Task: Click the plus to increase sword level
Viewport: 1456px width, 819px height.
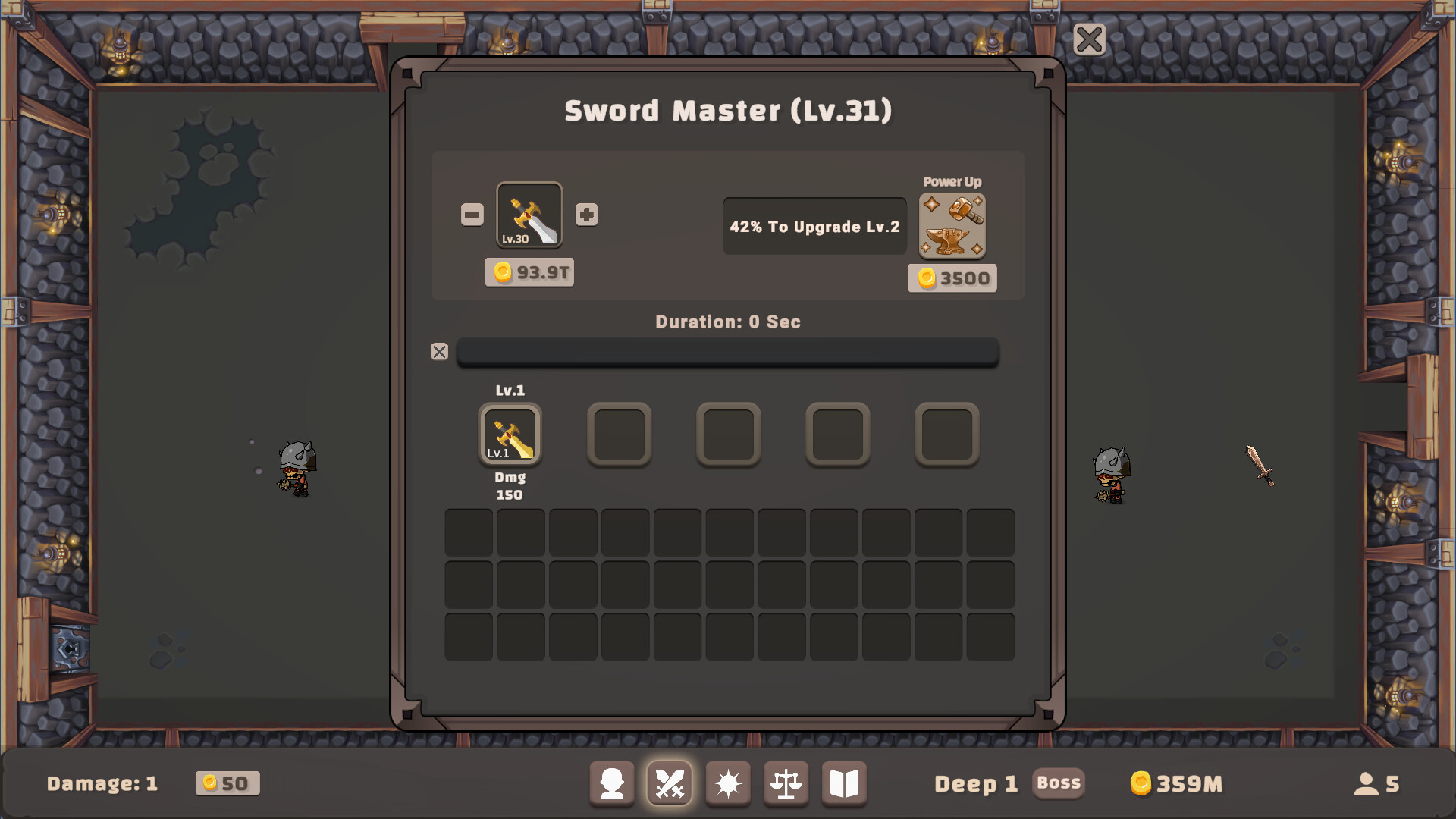Action: (x=586, y=215)
